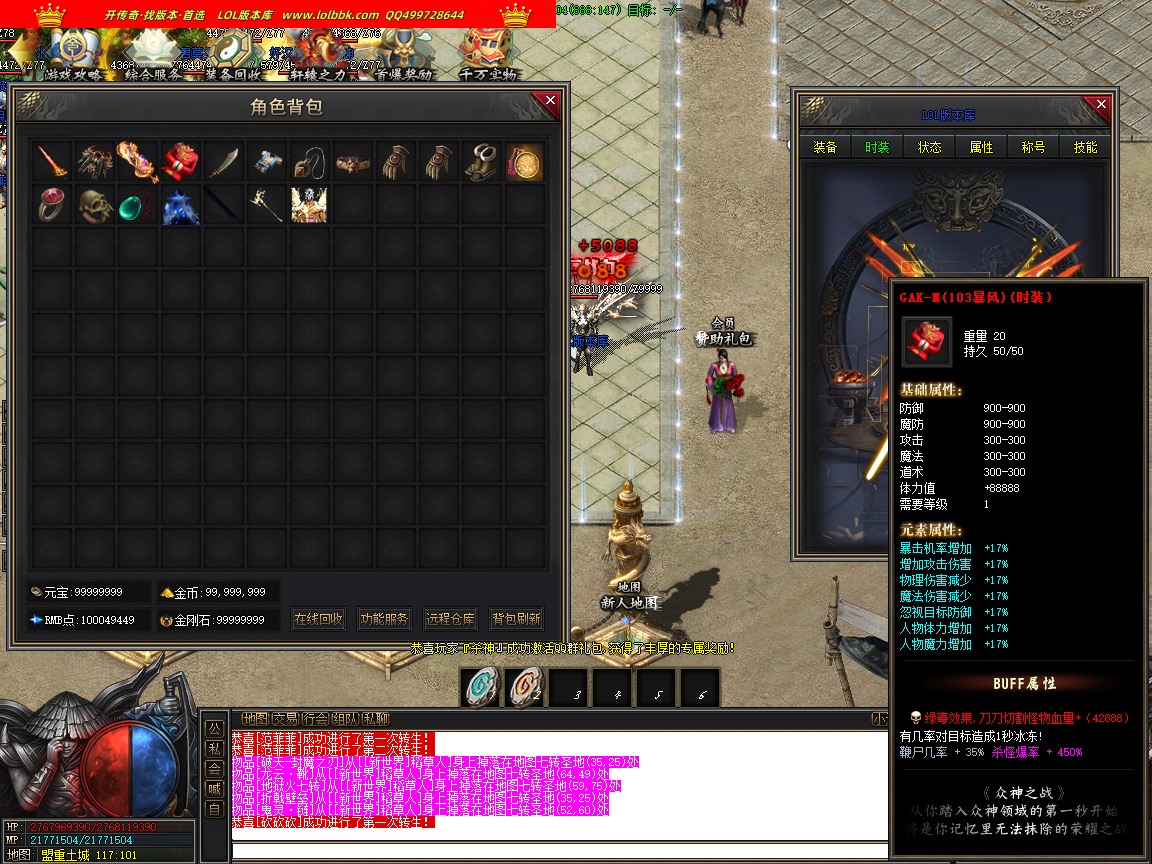Click the chat message input box
This screenshot has height=864, width=1152.
(560, 852)
